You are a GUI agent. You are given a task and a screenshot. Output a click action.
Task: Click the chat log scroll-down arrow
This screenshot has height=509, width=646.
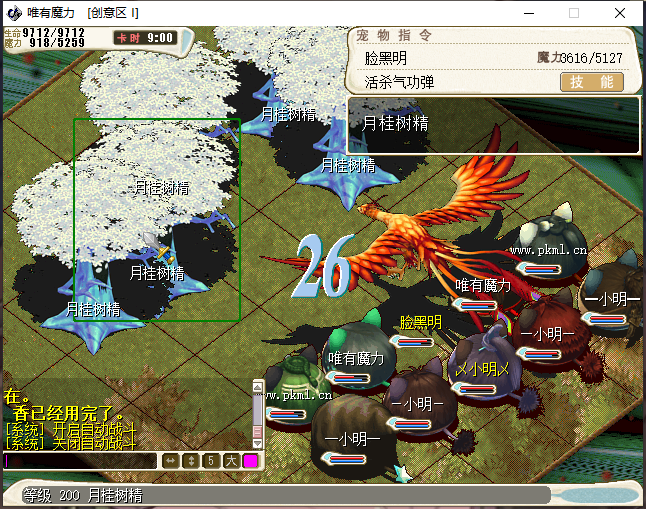257,442
